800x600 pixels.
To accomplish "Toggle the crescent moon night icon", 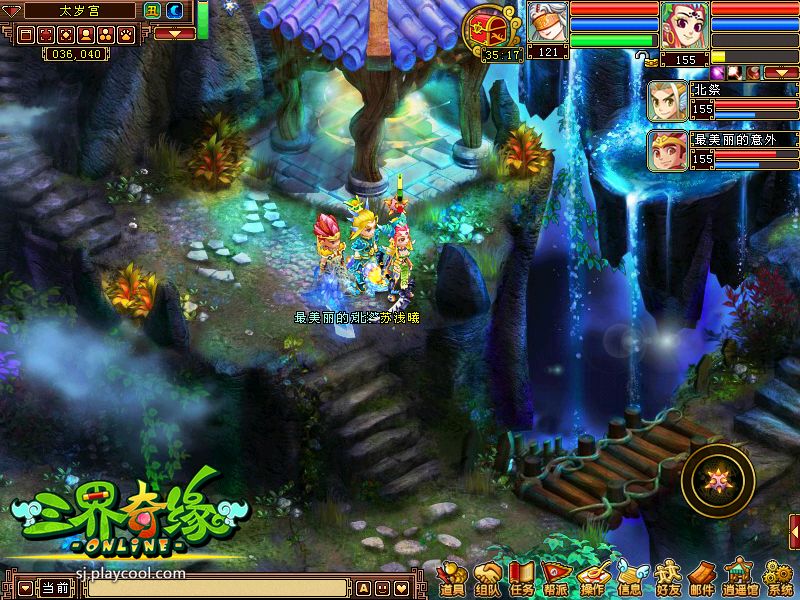I will (x=174, y=11).
